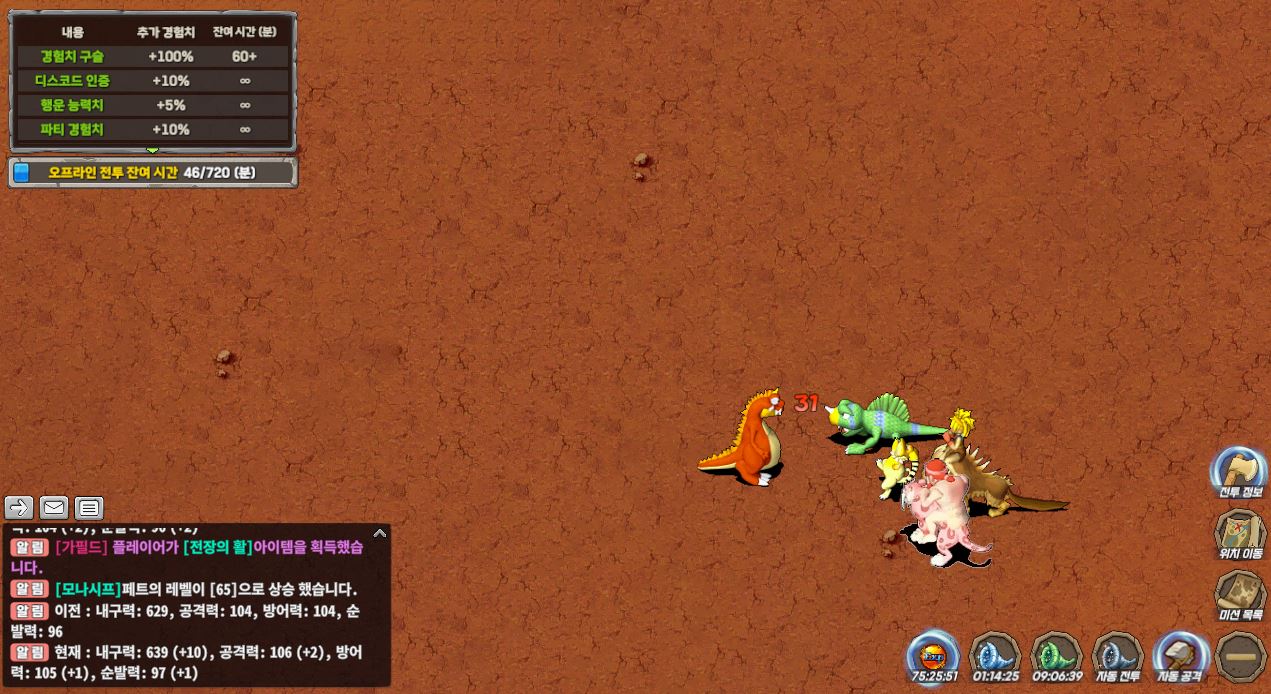Screen dimensions: 1271x694
Task: Open the mail envelope button
Action: [54, 508]
